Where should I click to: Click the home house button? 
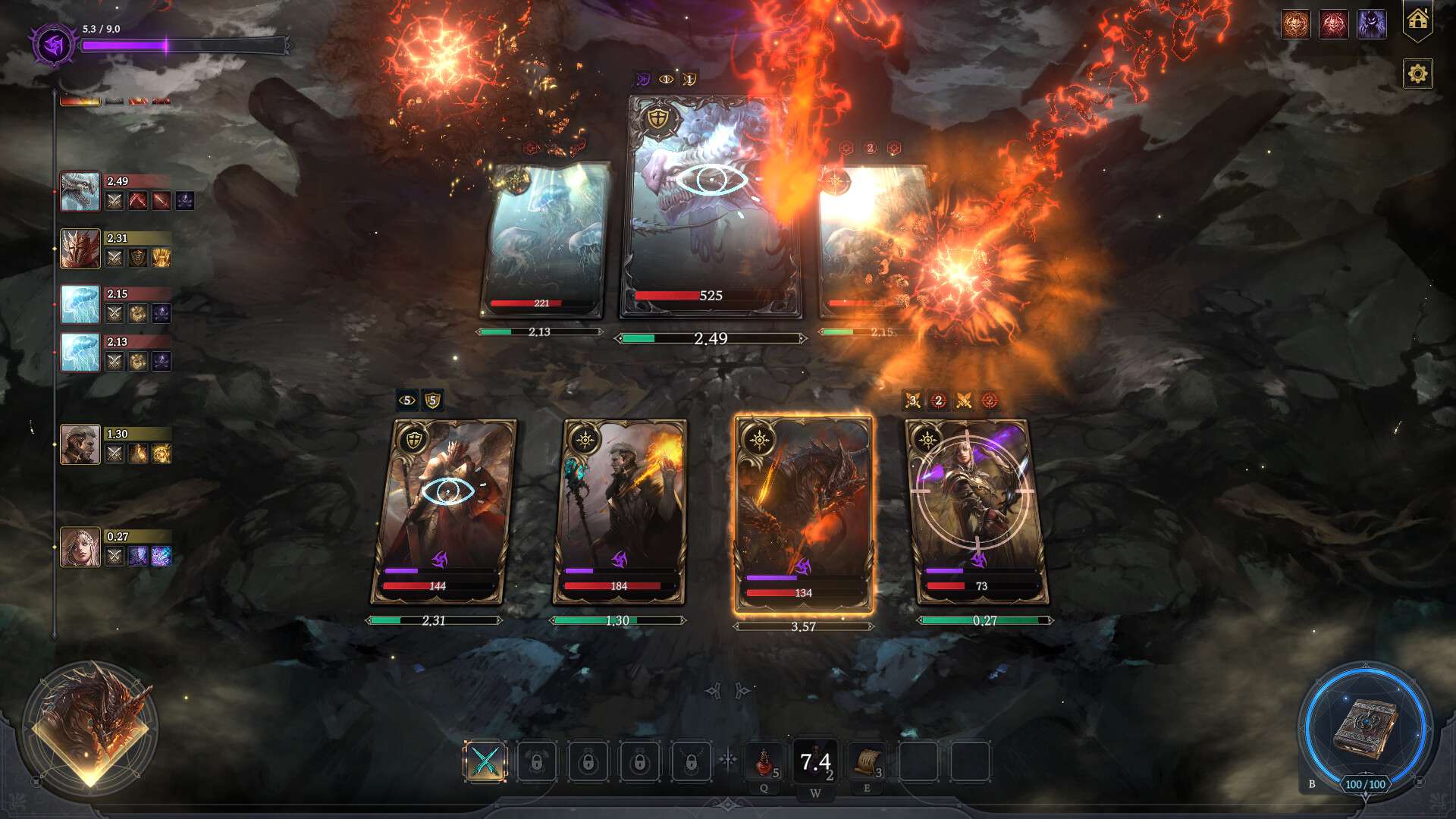coord(1417,20)
